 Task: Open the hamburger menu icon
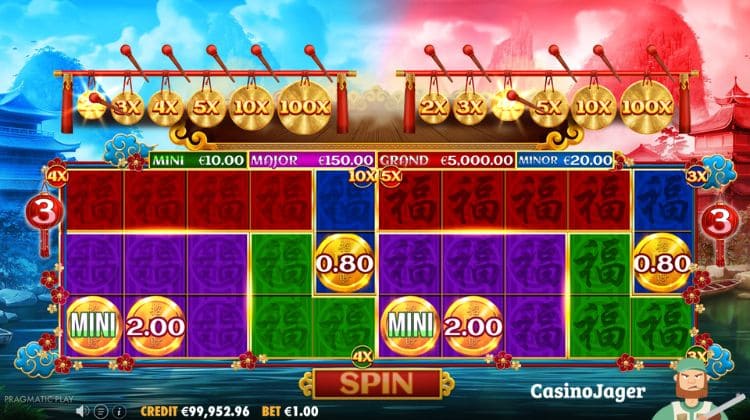[102, 410]
